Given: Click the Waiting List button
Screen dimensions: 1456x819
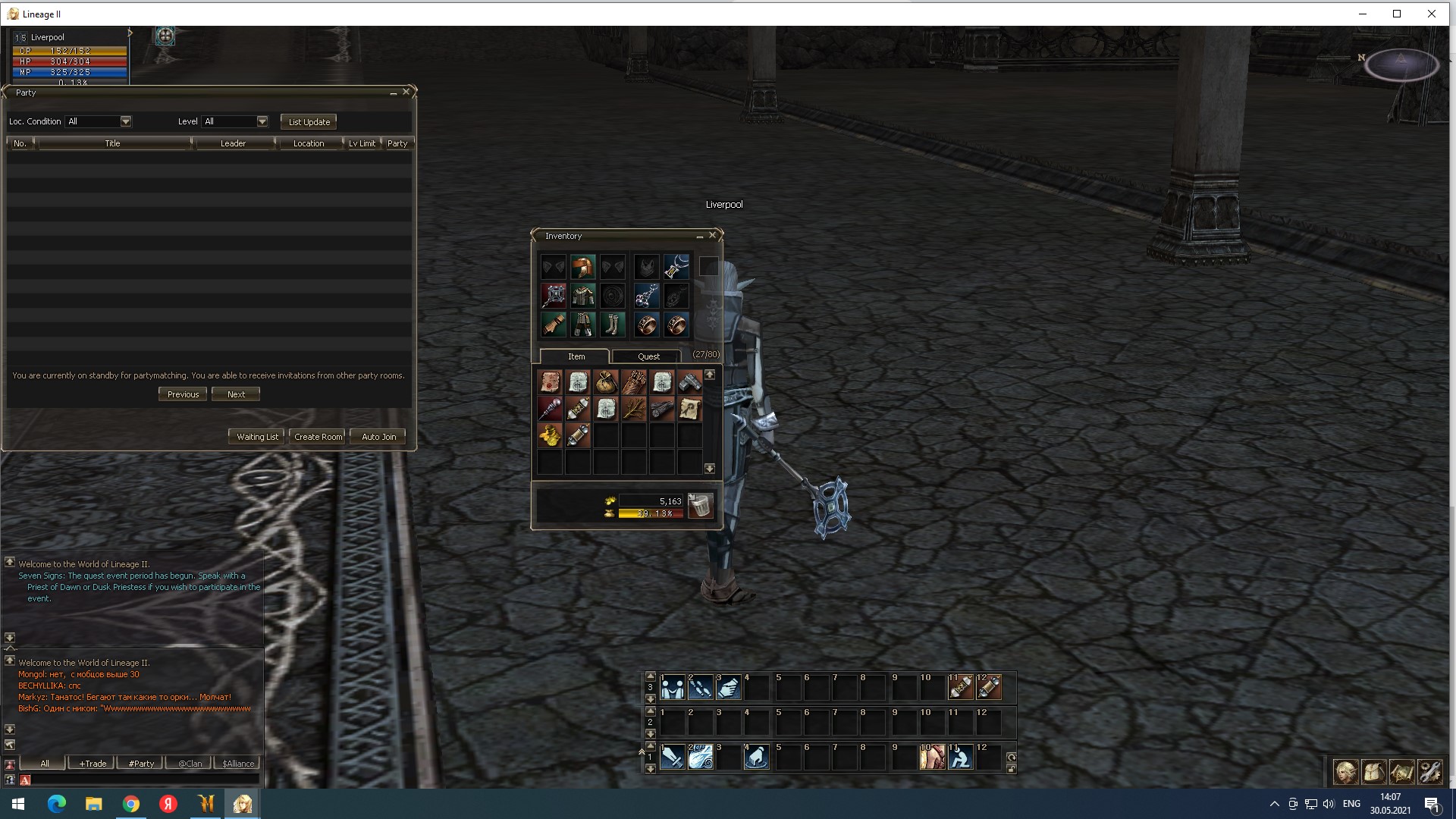Looking at the screenshot, I should pos(257,437).
